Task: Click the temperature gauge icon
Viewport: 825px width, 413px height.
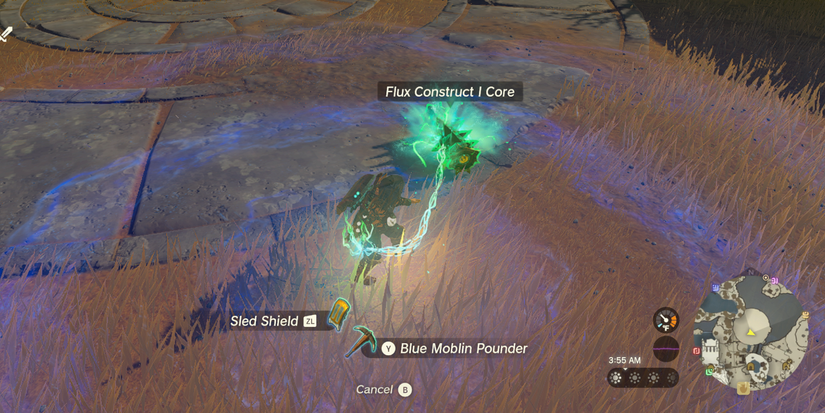Action: click(x=666, y=320)
